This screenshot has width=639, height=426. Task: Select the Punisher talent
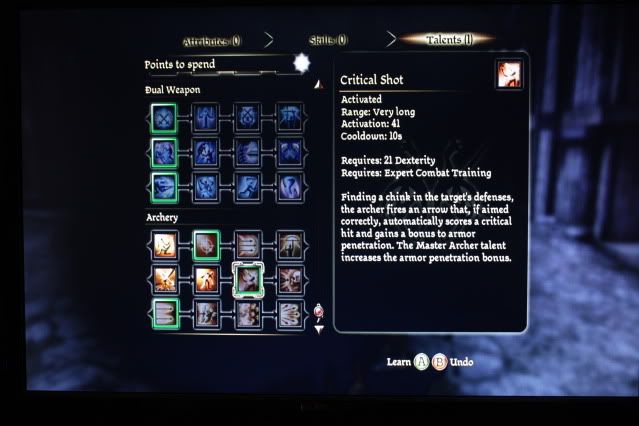tap(289, 152)
